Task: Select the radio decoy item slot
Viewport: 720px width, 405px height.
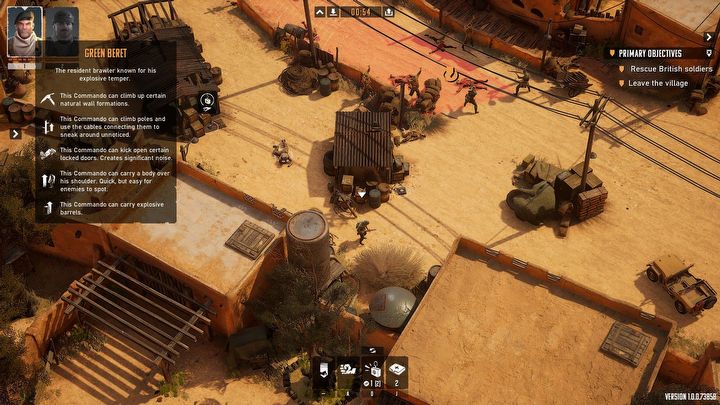Action: (371, 370)
